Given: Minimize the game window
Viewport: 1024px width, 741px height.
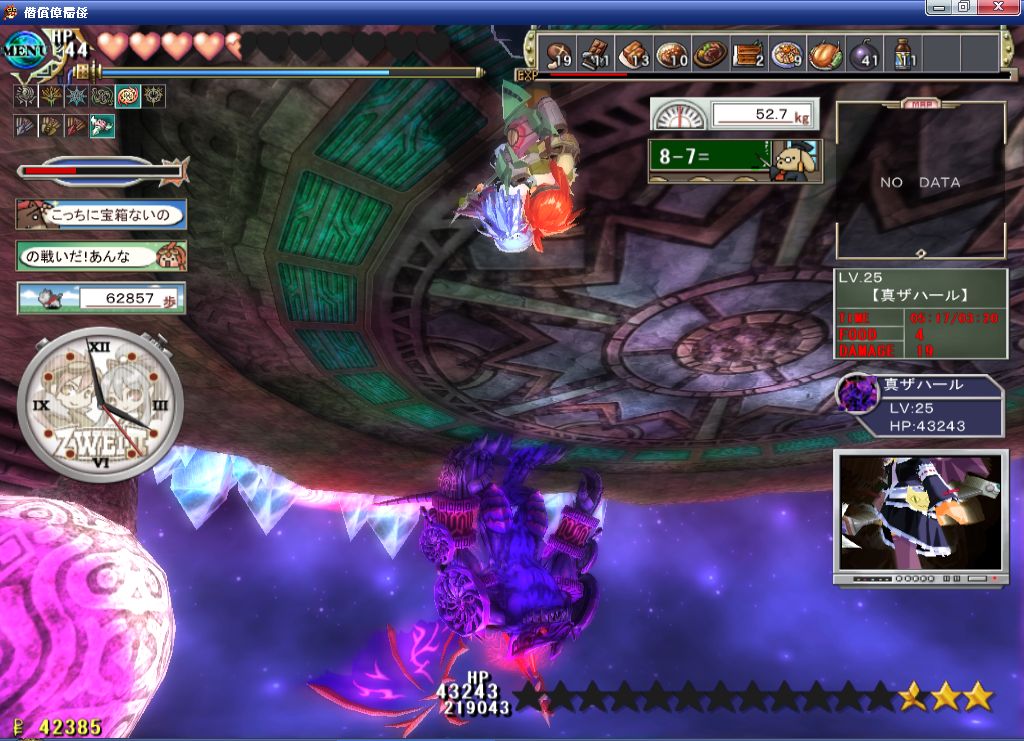Looking at the screenshot, I should click(x=937, y=8).
